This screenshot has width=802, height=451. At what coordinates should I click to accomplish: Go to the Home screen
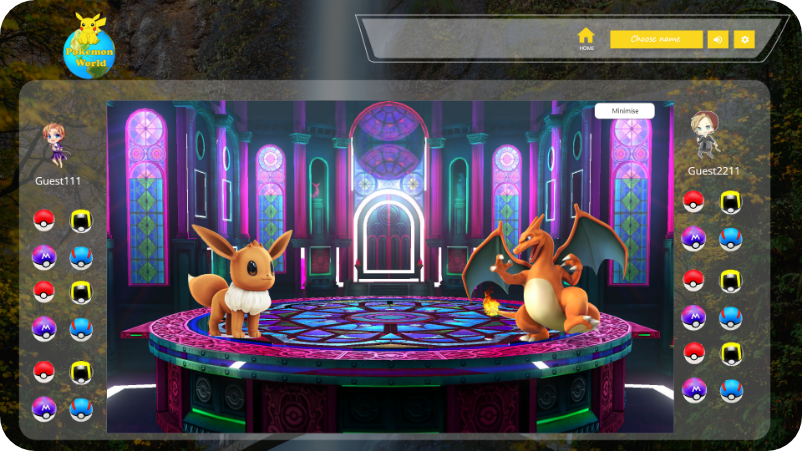(586, 38)
